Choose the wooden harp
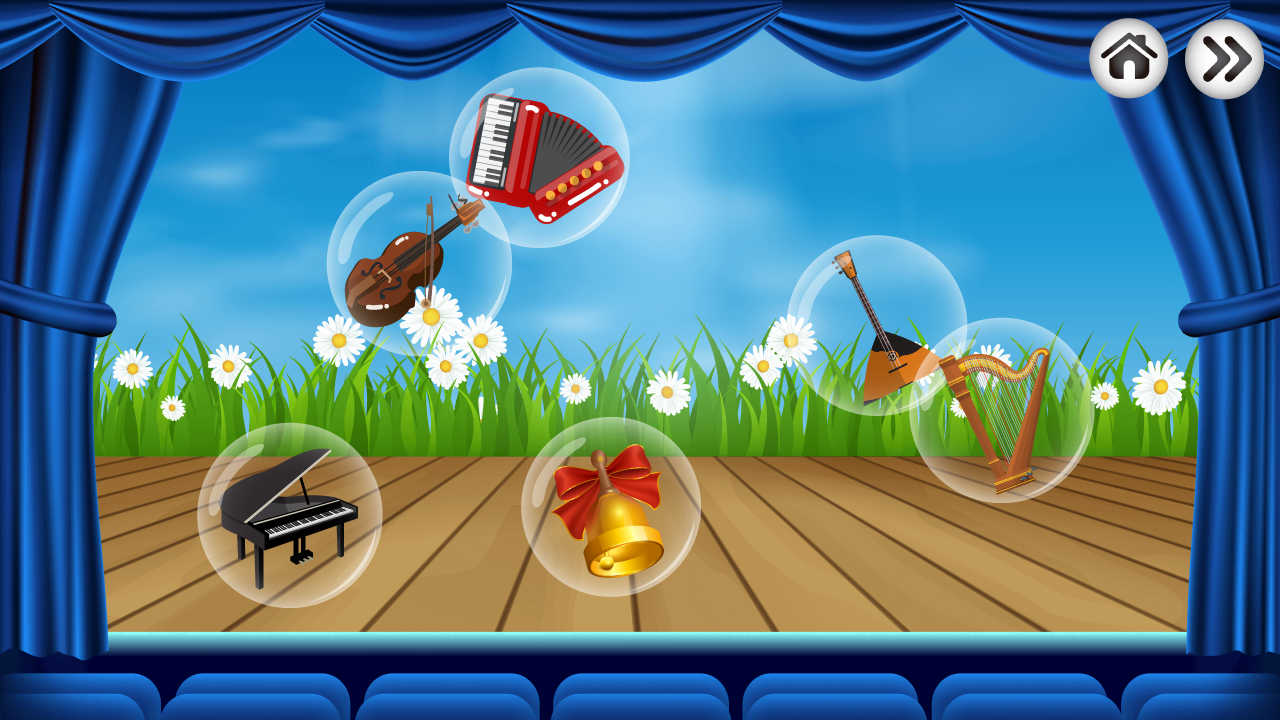Image resolution: width=1280 pixels, height=720 pixels. 995,420
